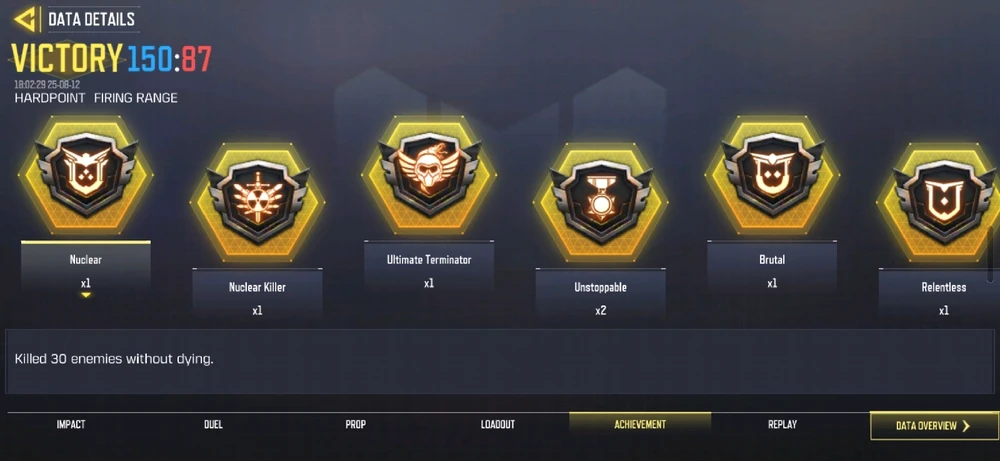This screenshot has width=1000, height=461.
Task: Open the Data Overview screen
Action: coord(933,426)
